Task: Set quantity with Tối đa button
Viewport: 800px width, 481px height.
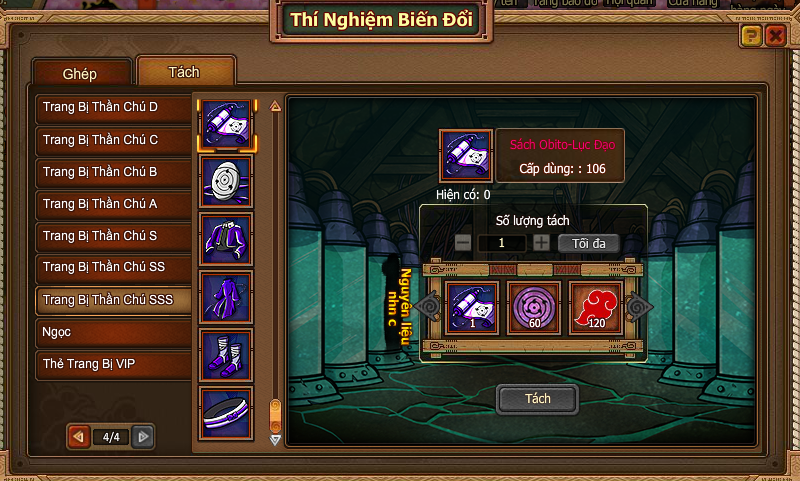Action: pyautogui.click(x=588, y=243)
